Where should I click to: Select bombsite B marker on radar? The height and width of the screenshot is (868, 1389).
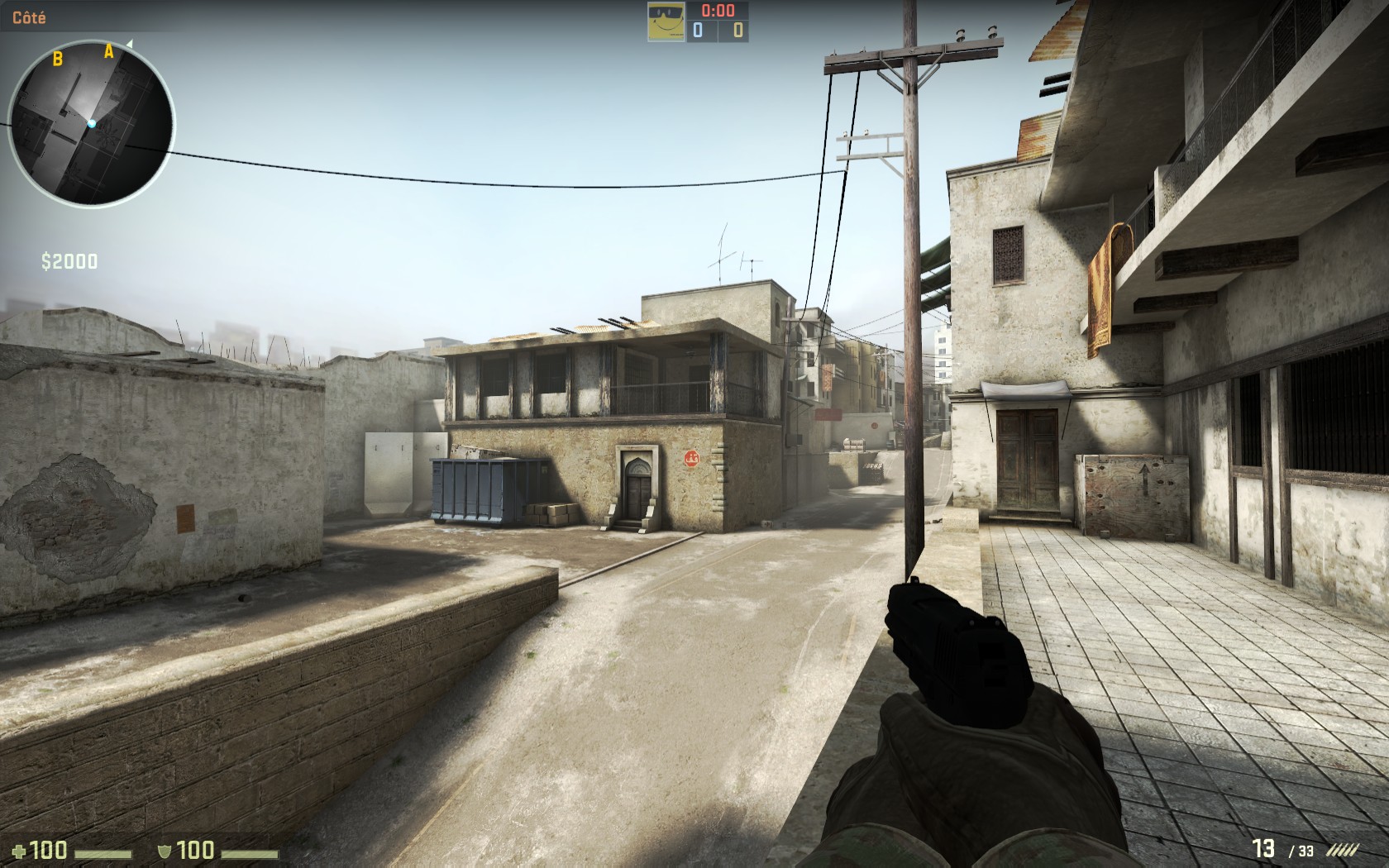58,58
